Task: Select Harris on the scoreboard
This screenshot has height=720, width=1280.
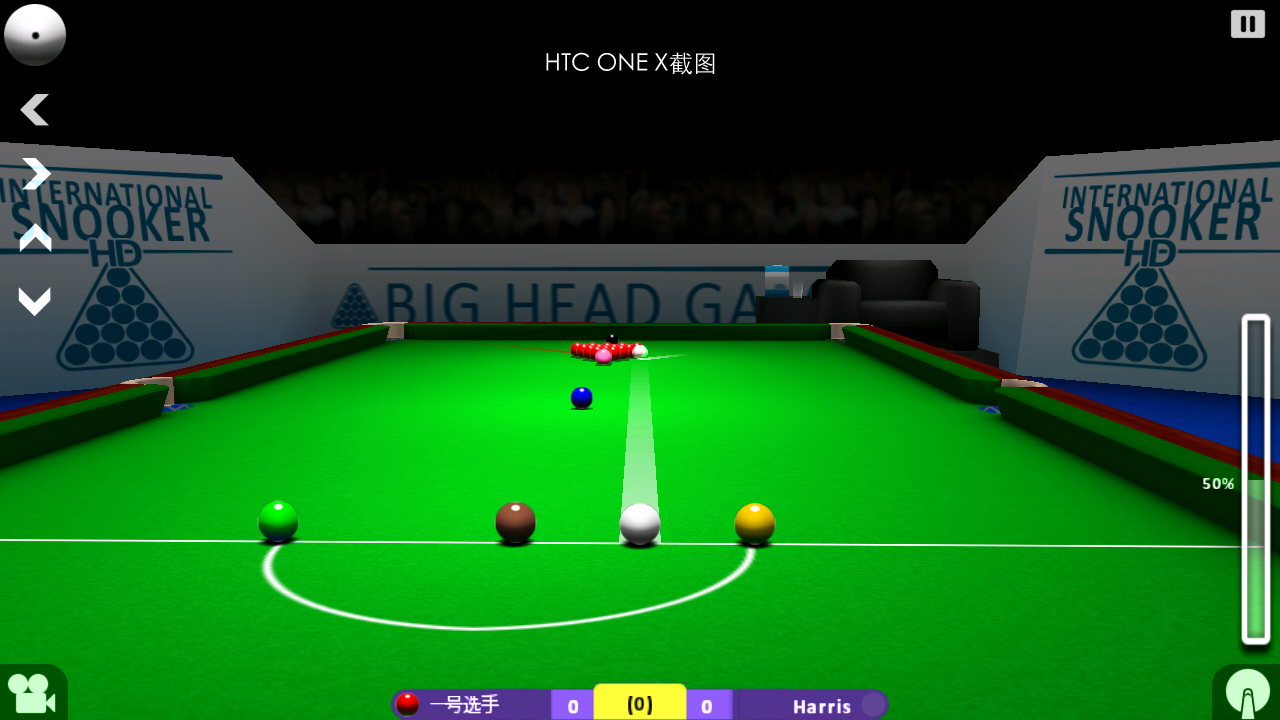Action: [x=822, y=705]
